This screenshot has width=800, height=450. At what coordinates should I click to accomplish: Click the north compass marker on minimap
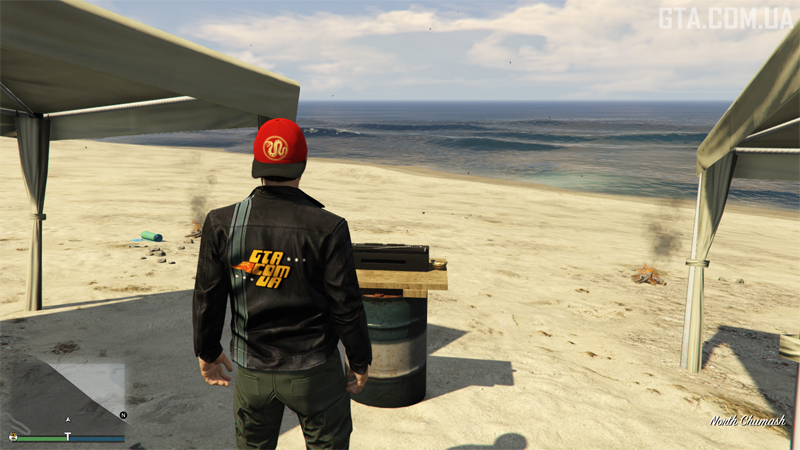tap(123, 414)
